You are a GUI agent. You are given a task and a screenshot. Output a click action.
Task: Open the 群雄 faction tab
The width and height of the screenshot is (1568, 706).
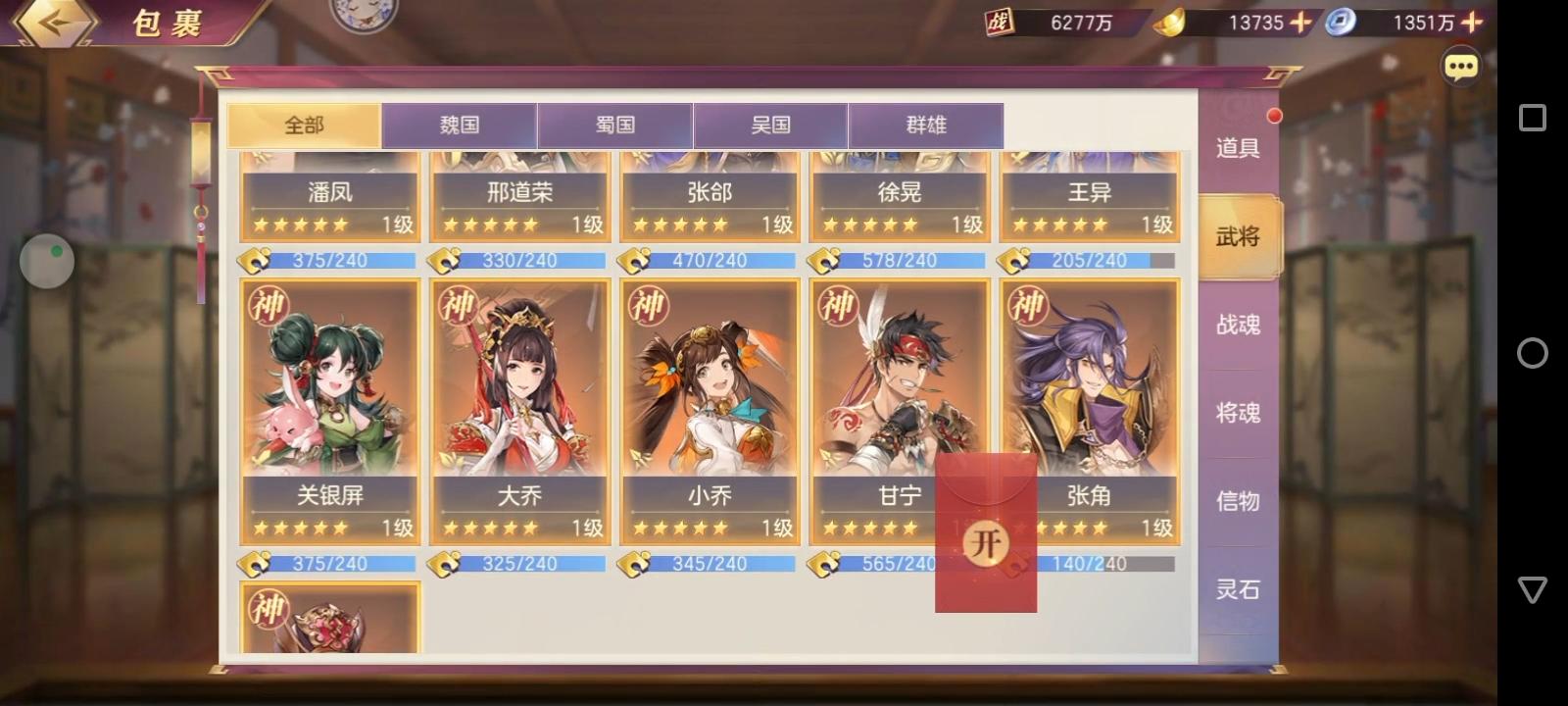(927, 126)
